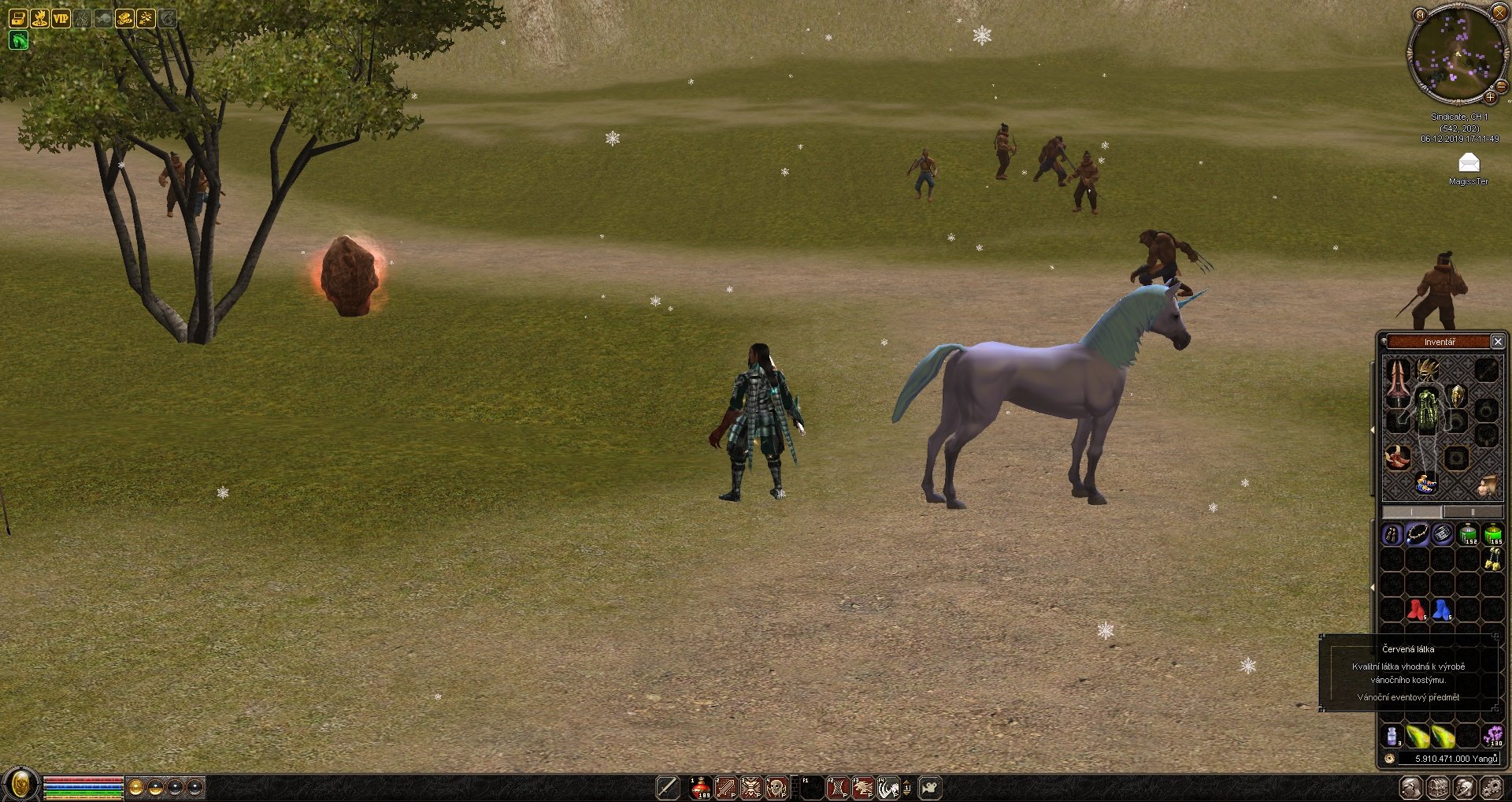Click the purple flower item stack
The height and width of the screenshot is (802, 1512).
click(x=1492, y=736)
